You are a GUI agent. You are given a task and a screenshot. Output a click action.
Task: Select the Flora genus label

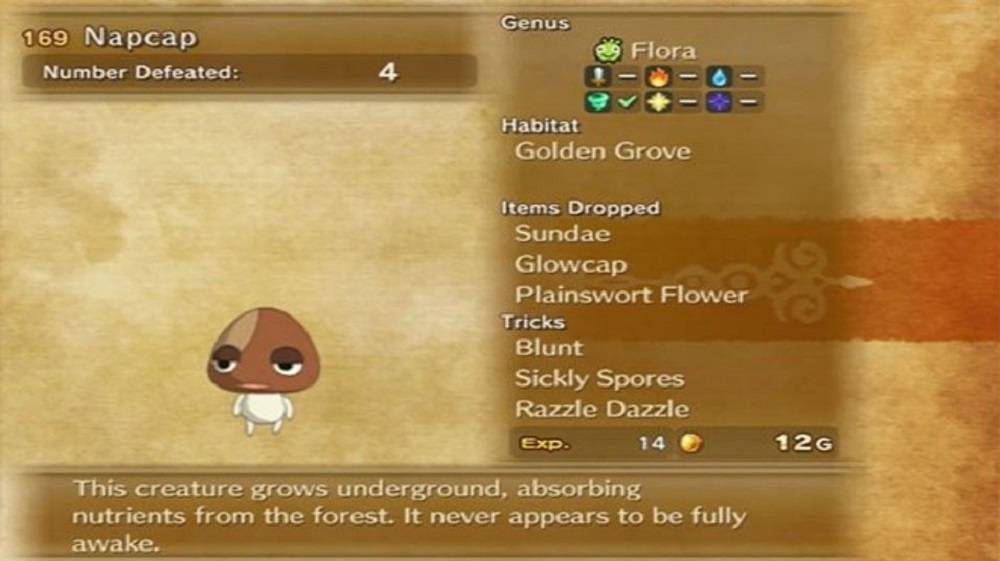click(x=662, y=51)
